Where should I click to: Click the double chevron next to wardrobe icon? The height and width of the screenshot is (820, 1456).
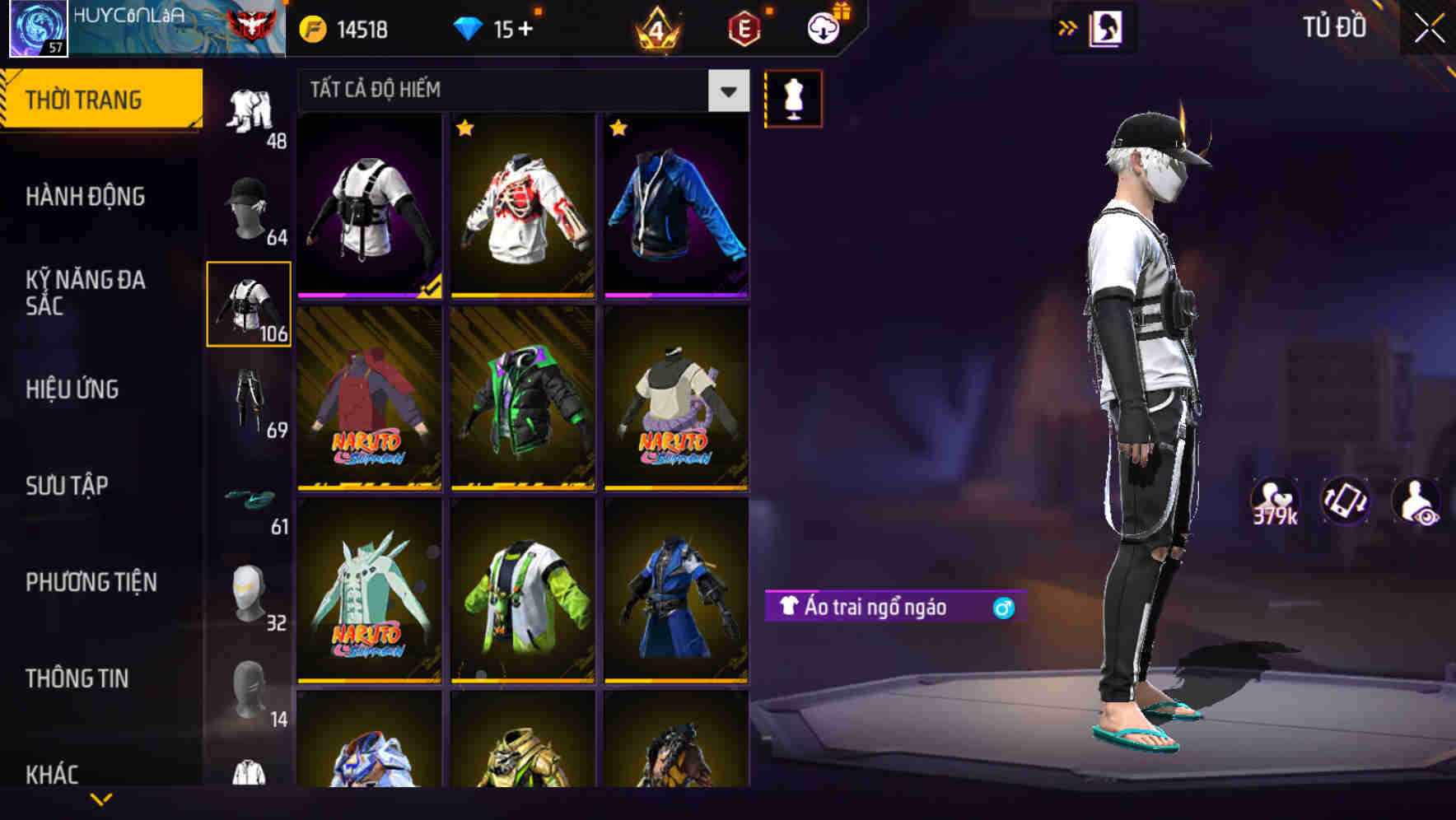click(x=1068, y=28)
